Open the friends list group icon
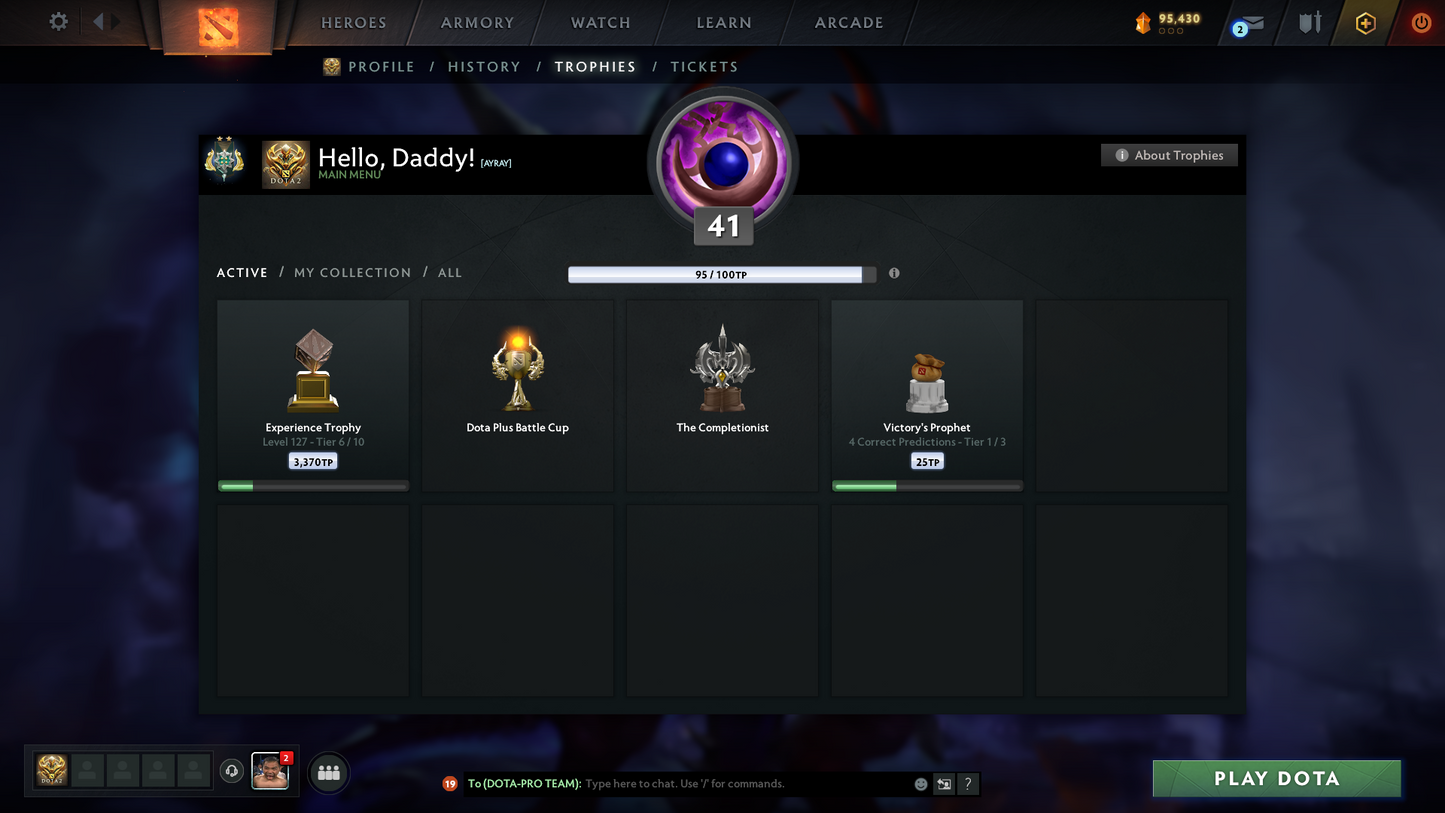 [328, 772]
